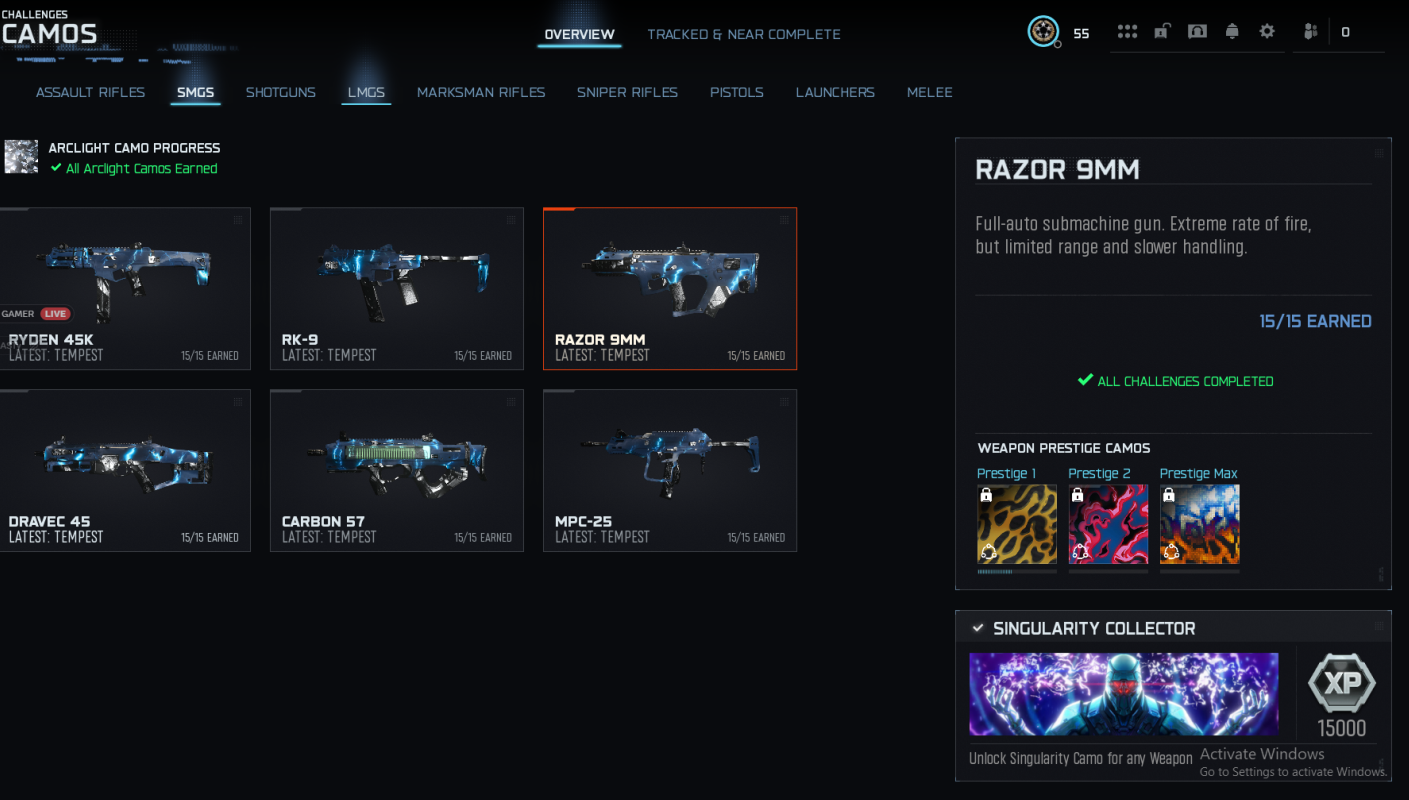
Task: Click the unlocked padlock icon near settings
Action: pyautogui.click(x=1161, y=31)
